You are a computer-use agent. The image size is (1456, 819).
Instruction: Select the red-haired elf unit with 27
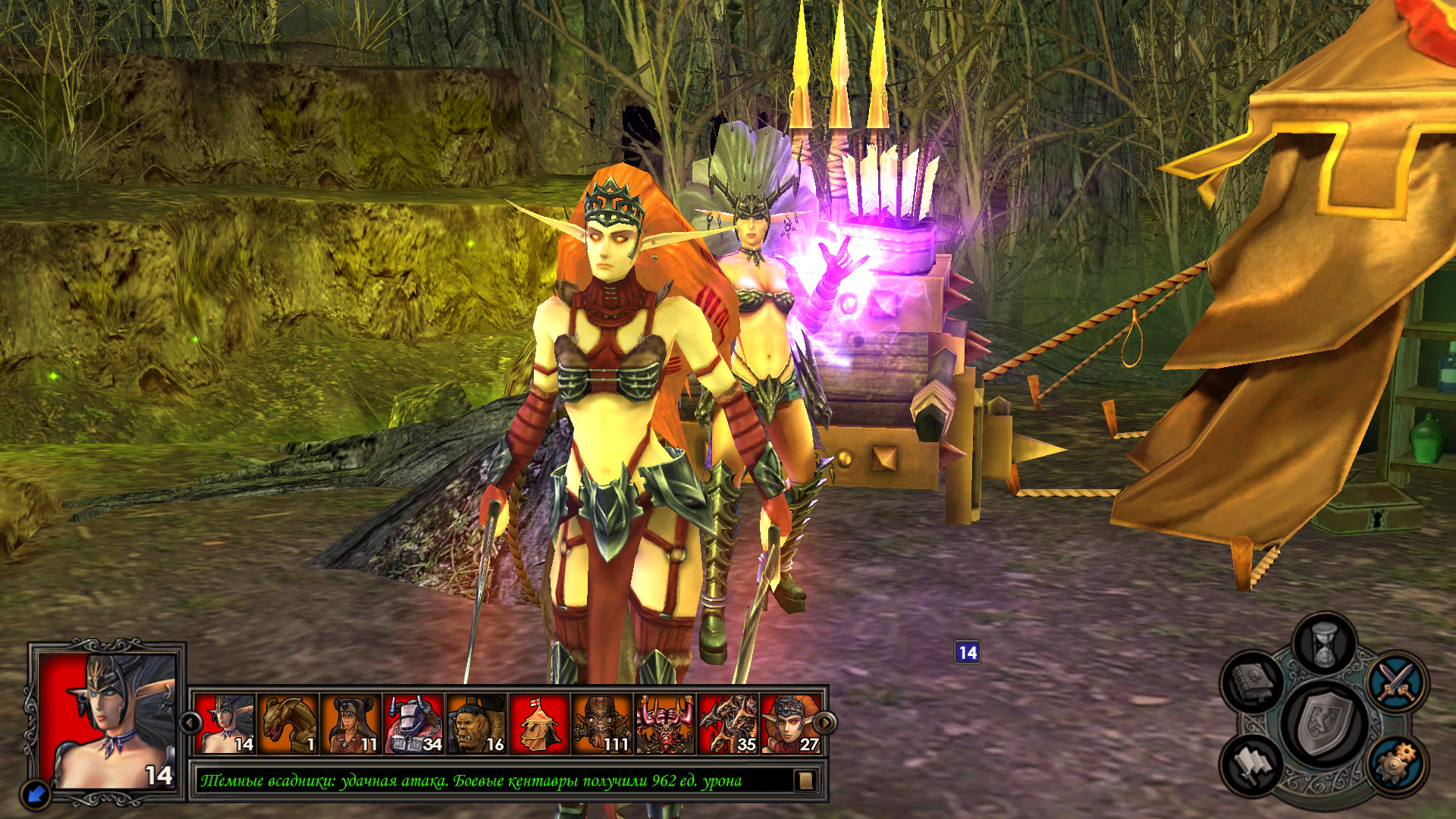click(x=790, y=724)
